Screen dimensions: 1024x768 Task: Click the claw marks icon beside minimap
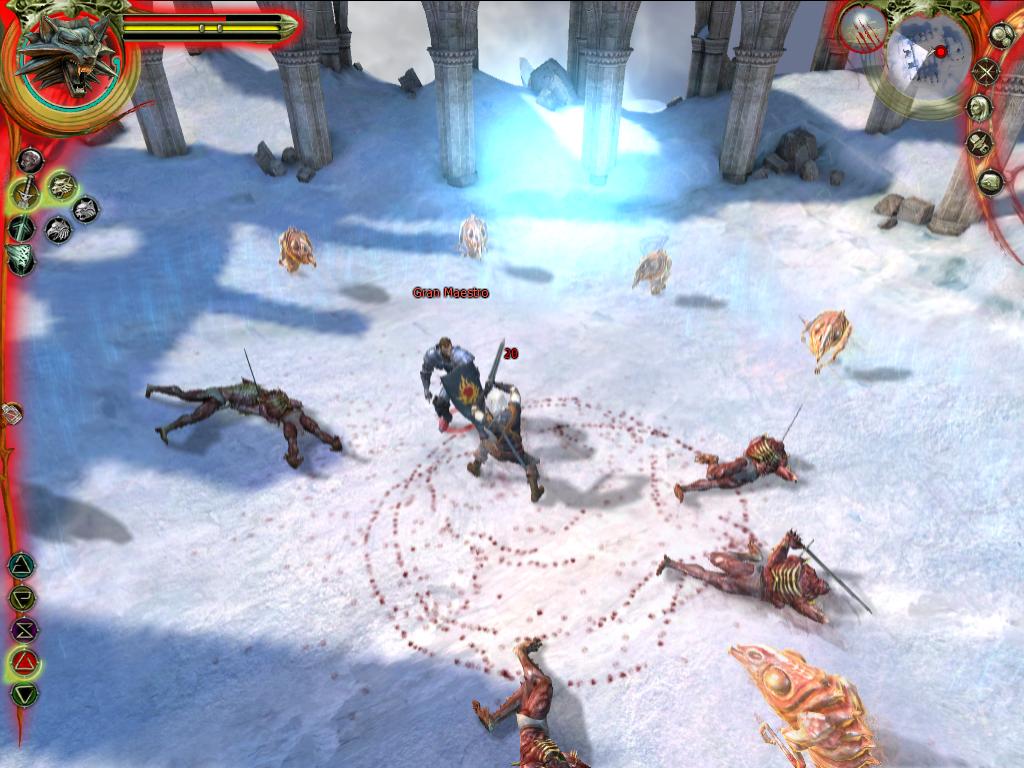862,28
